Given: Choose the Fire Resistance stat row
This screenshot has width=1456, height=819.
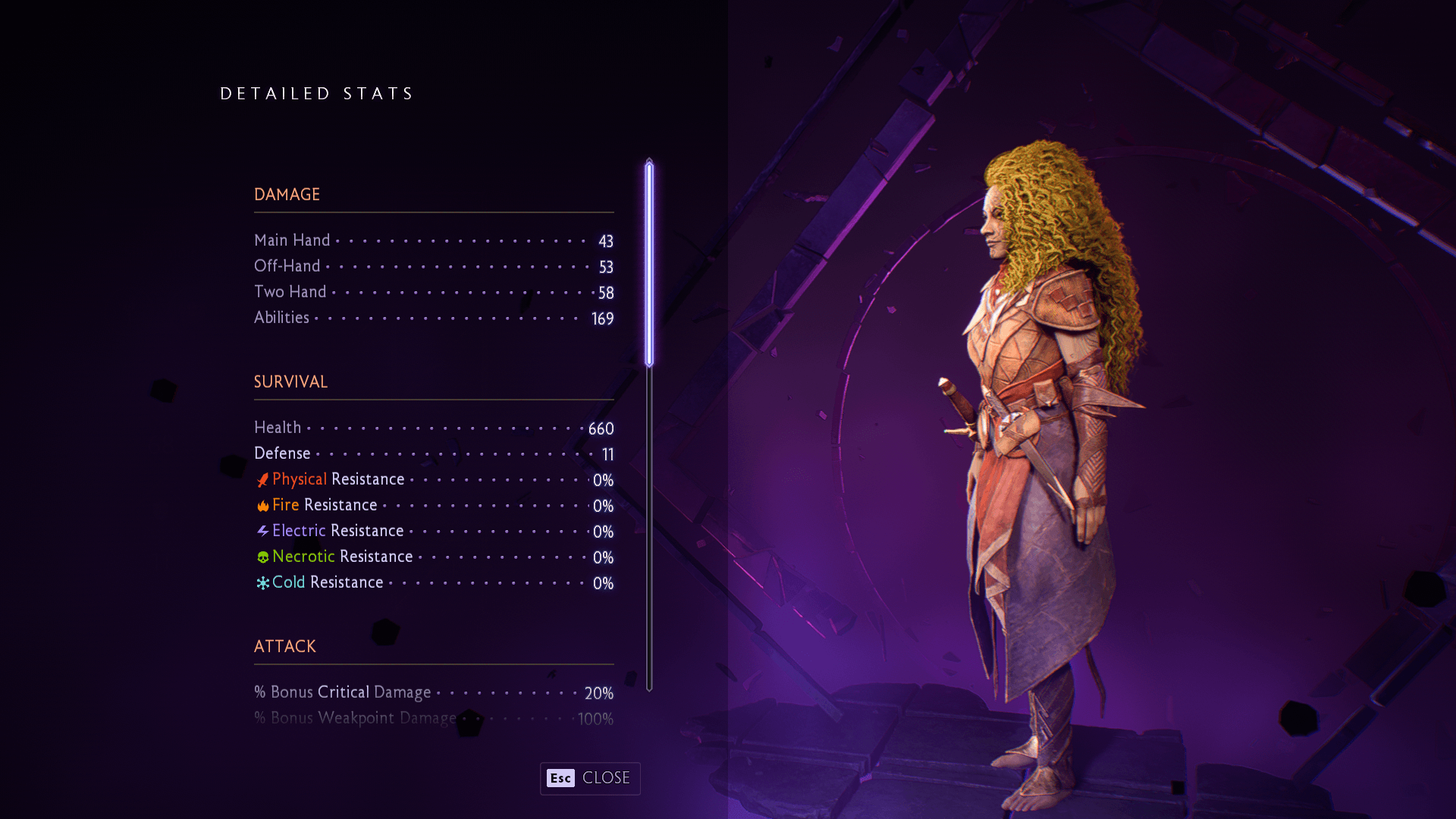Looking at the screenshot, I should [x=433, y=505].
